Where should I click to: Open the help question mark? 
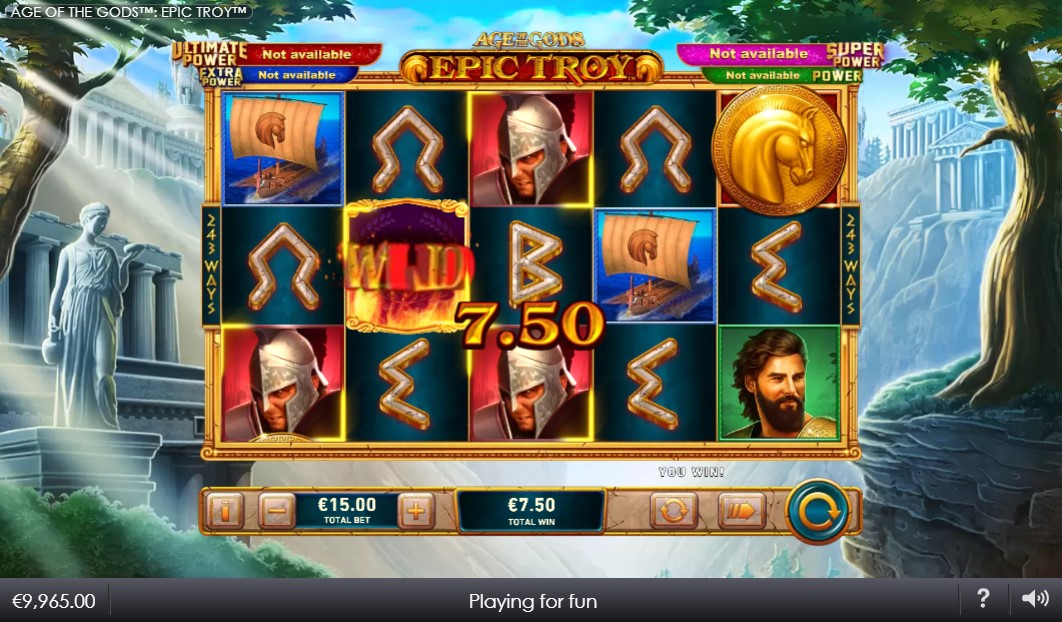(983, 599)
